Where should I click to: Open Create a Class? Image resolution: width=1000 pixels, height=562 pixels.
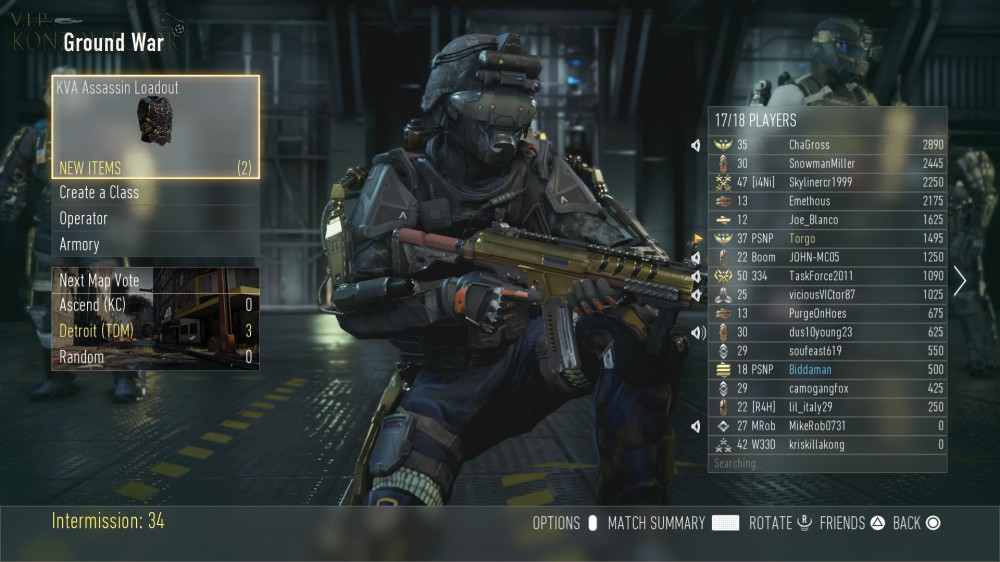click(x=155, y=193)
